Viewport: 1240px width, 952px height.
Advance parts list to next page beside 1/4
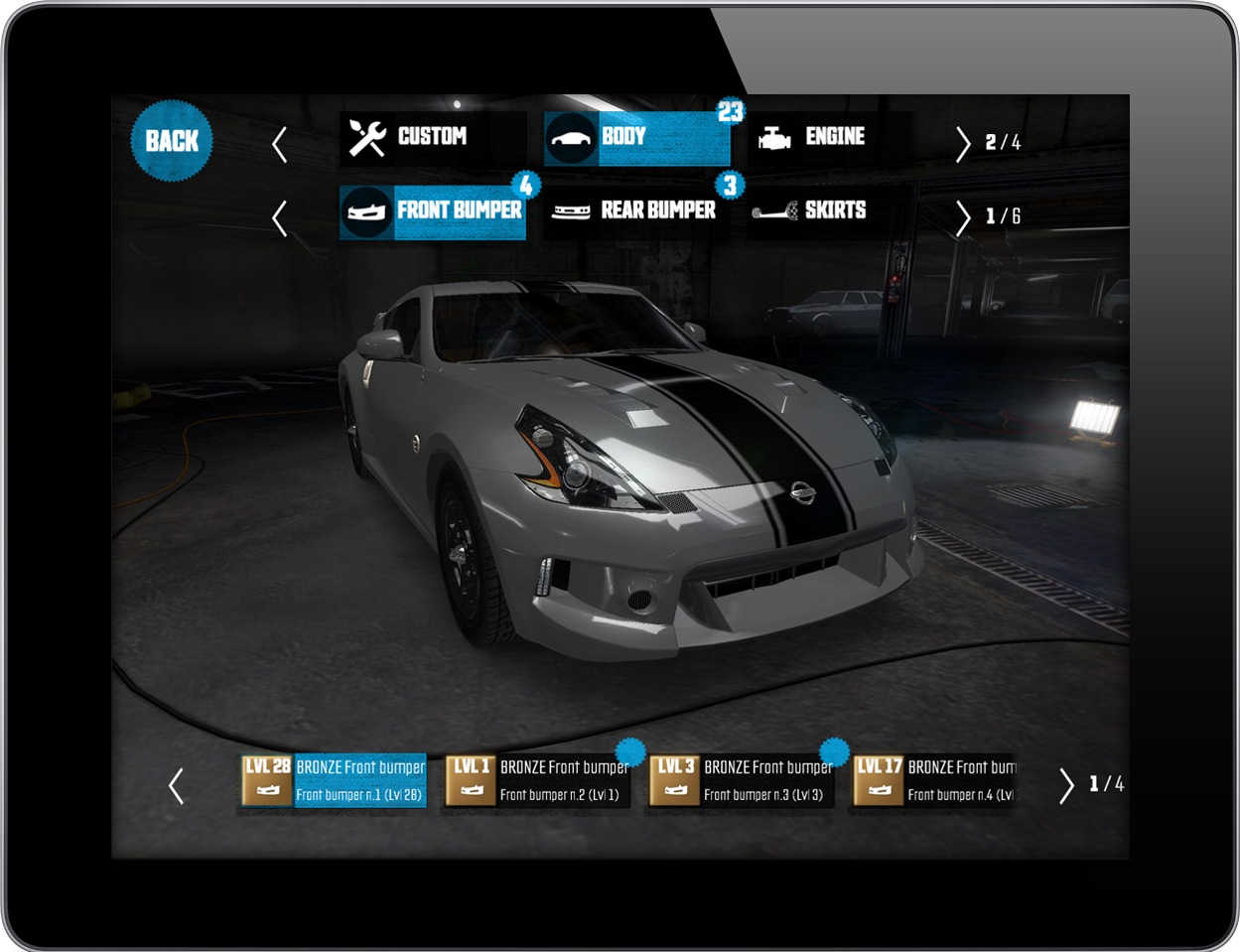[1066, 785]
